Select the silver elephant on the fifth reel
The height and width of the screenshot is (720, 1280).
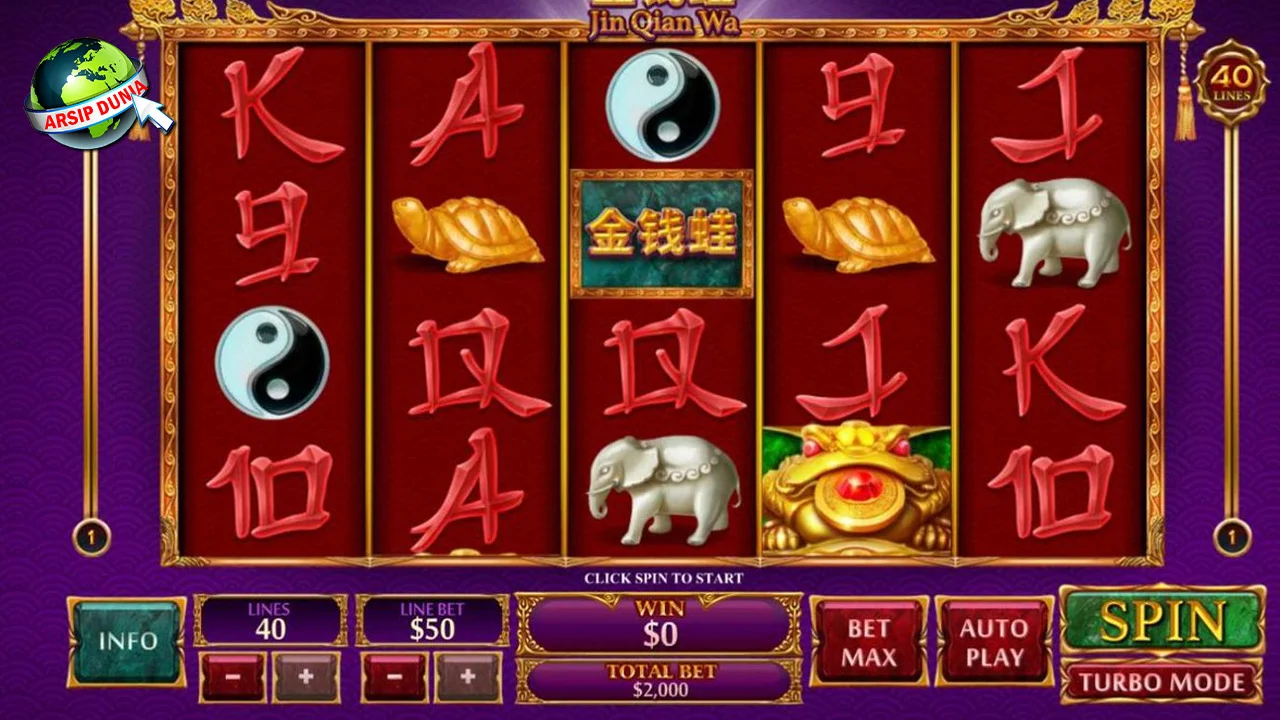(1053, 230)
